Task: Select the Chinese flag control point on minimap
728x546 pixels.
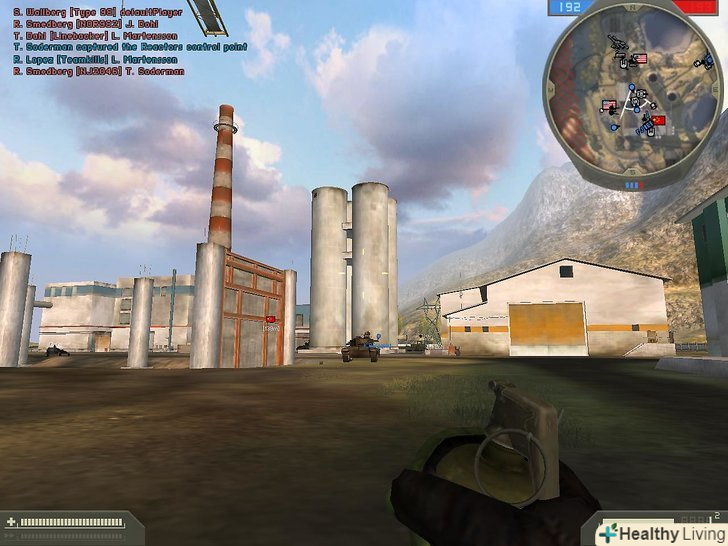Action: 657,121
